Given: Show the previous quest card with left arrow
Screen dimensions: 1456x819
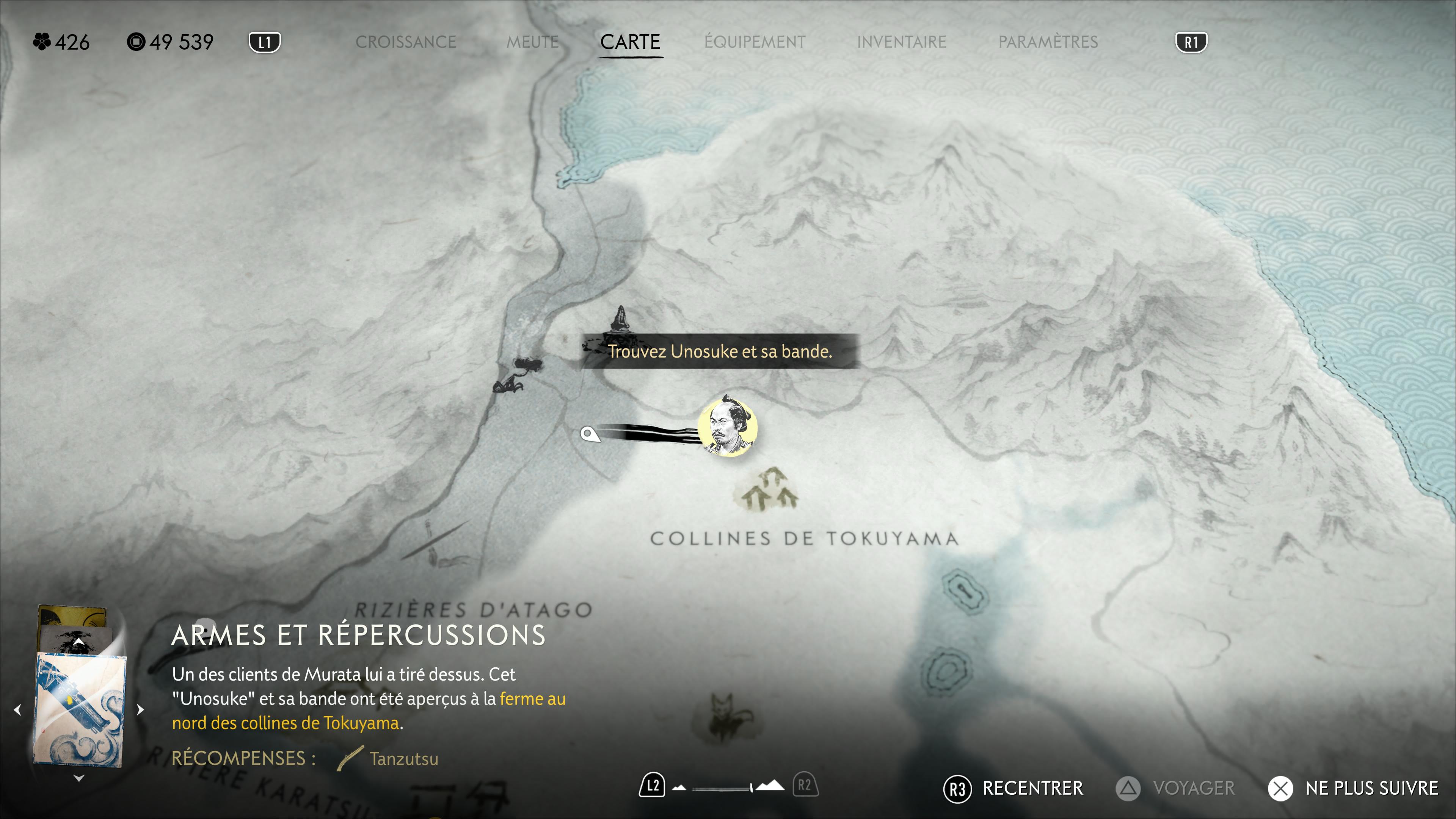Looking at the screenshot, I should pos(17,709).
